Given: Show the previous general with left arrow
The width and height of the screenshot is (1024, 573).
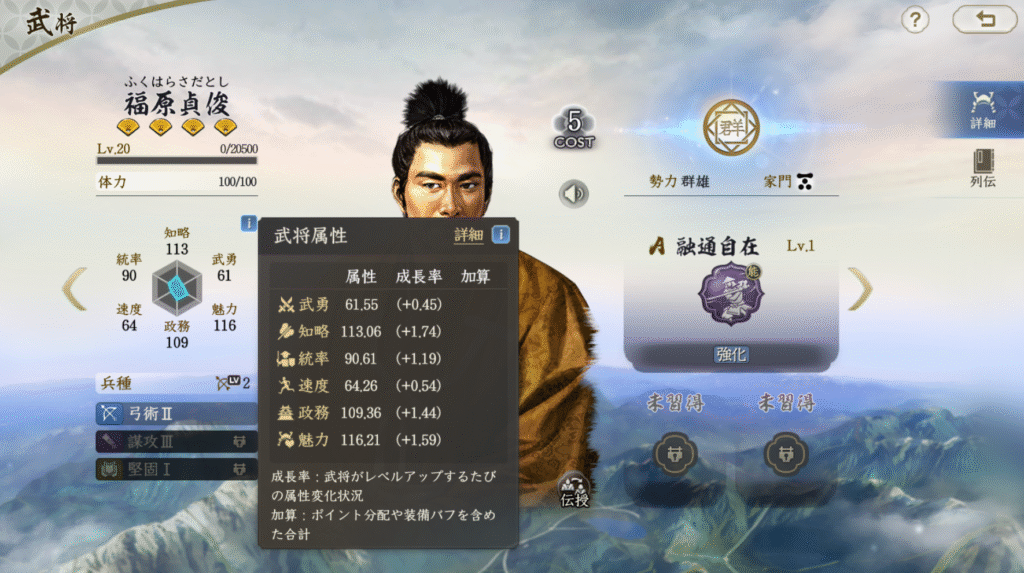Looking at the screenshot, I should [75, 289].
